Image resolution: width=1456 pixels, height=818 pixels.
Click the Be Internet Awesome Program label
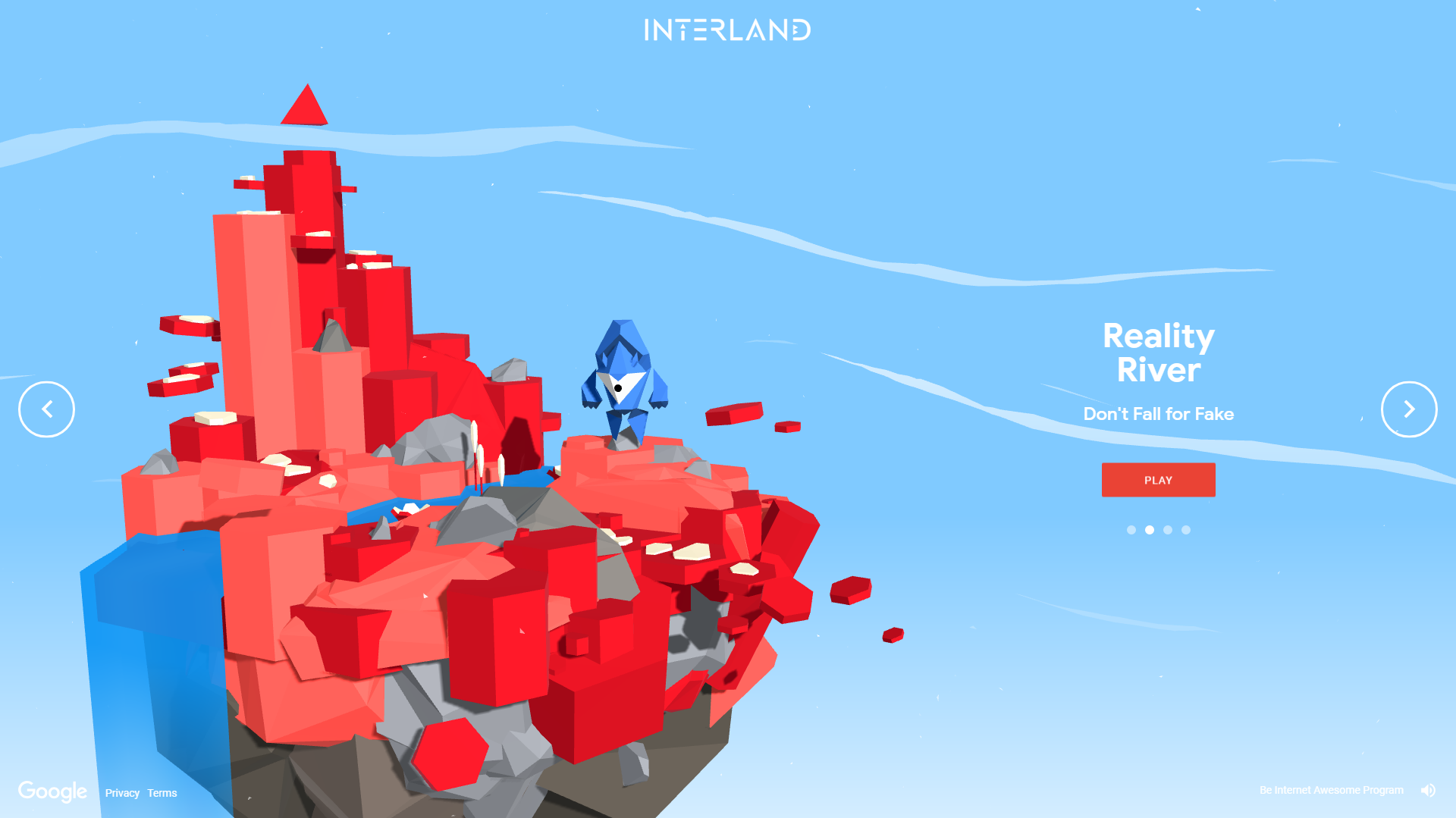coord(1332,789)
